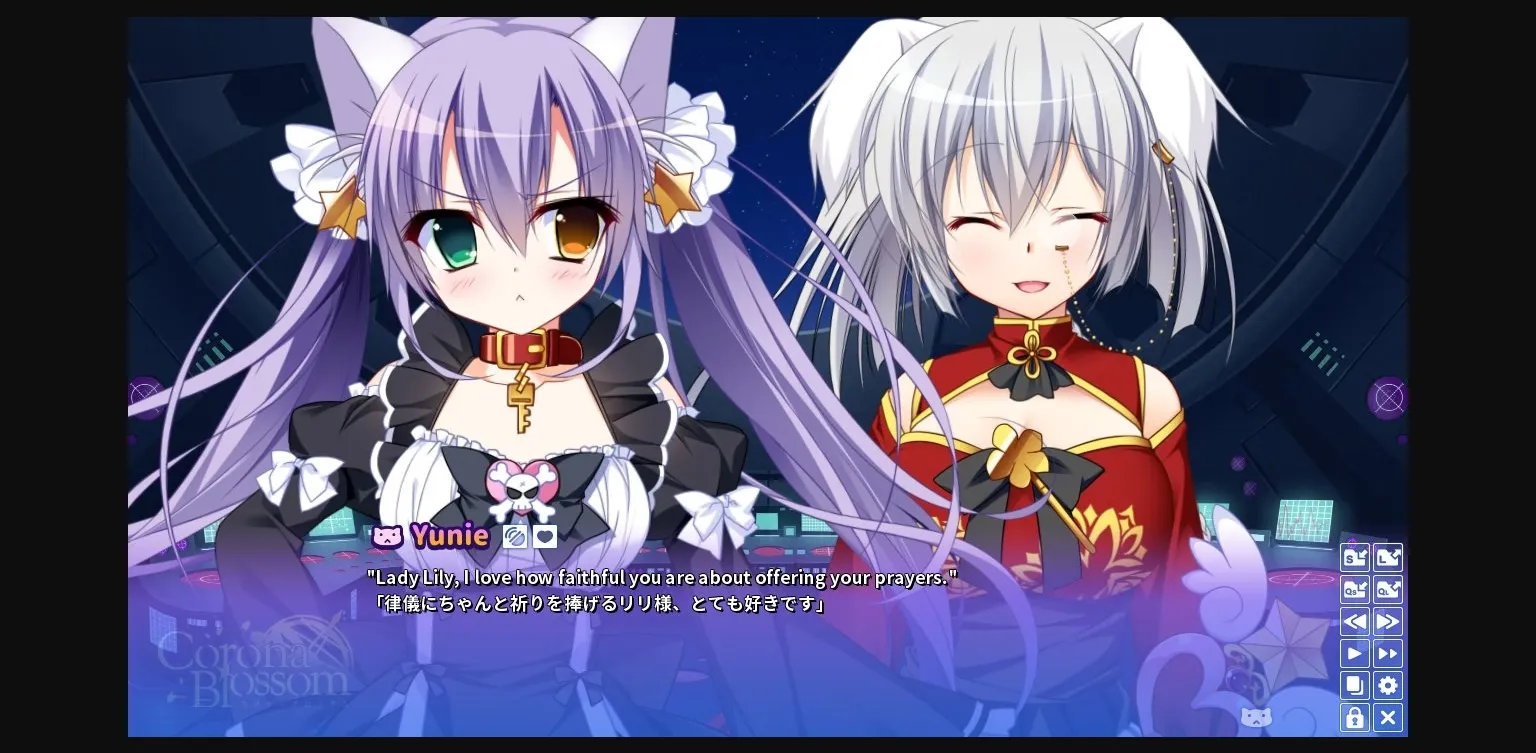The height and width of the screenshot is (753, 1536).
Task: Save the game with the S save icon
Action: tap(1355, 557)
